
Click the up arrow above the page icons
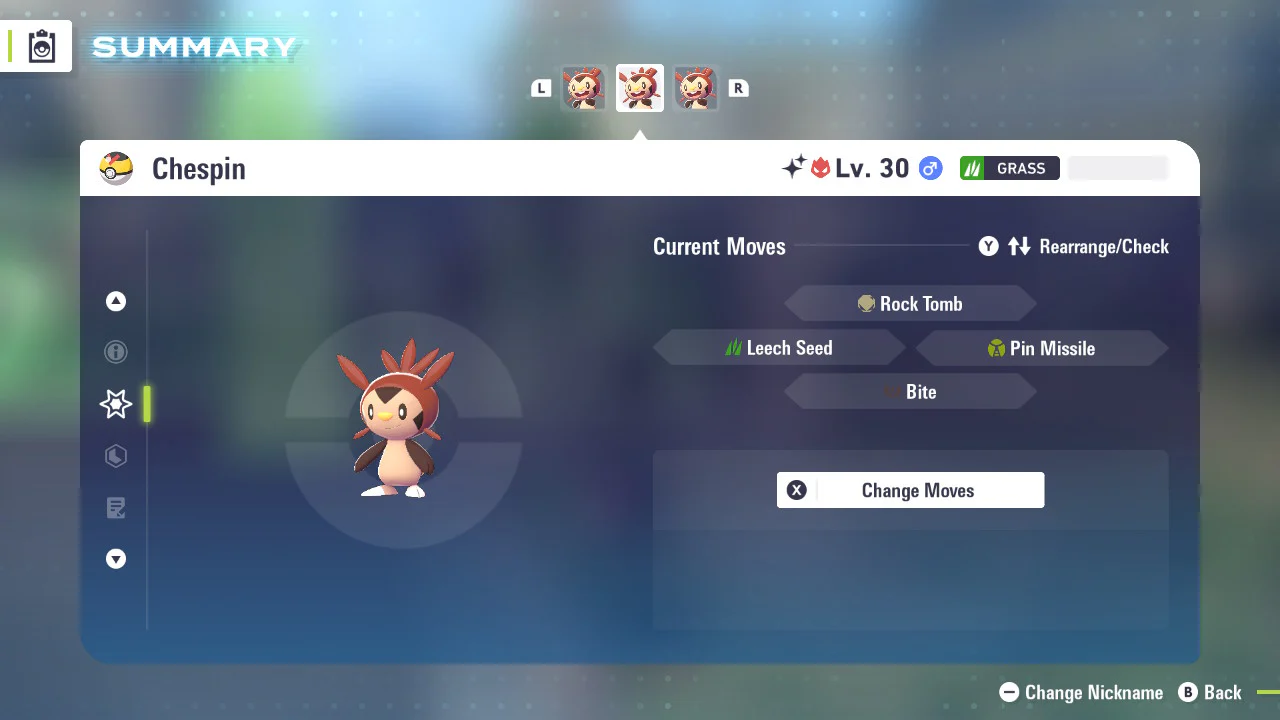point(116,301)
